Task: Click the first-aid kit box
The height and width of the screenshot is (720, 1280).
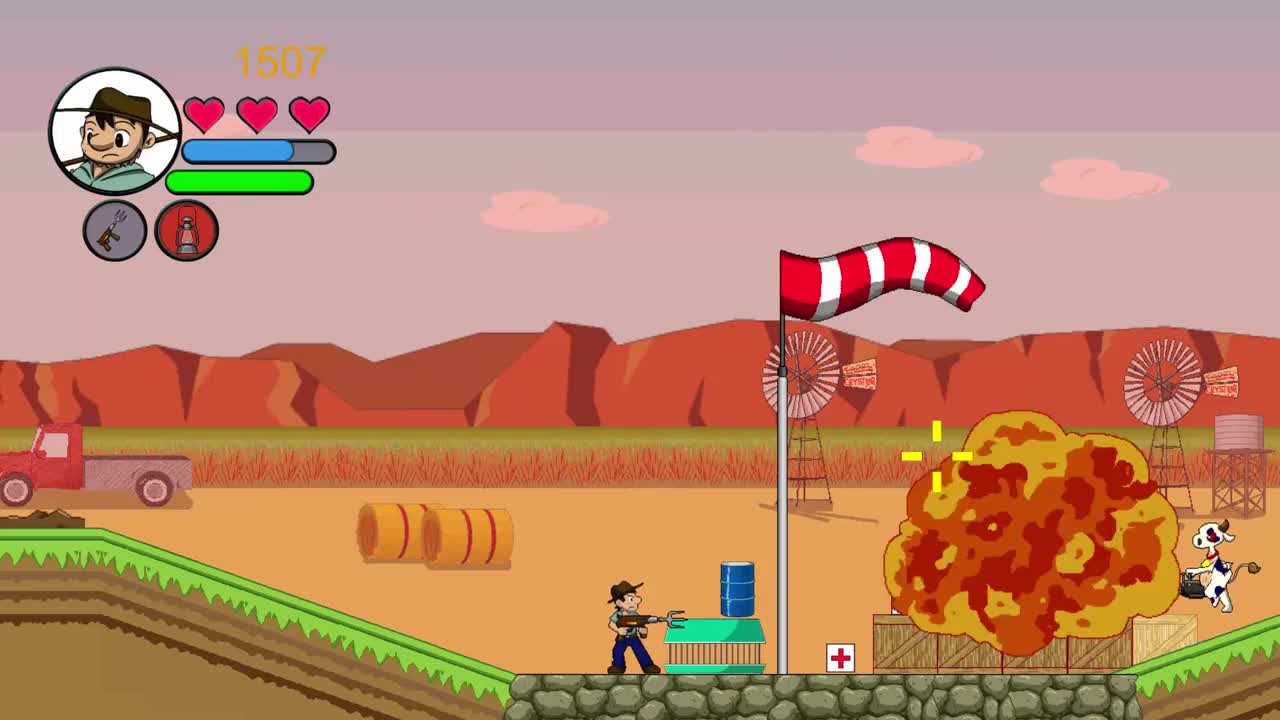Action: click(838, 658)
